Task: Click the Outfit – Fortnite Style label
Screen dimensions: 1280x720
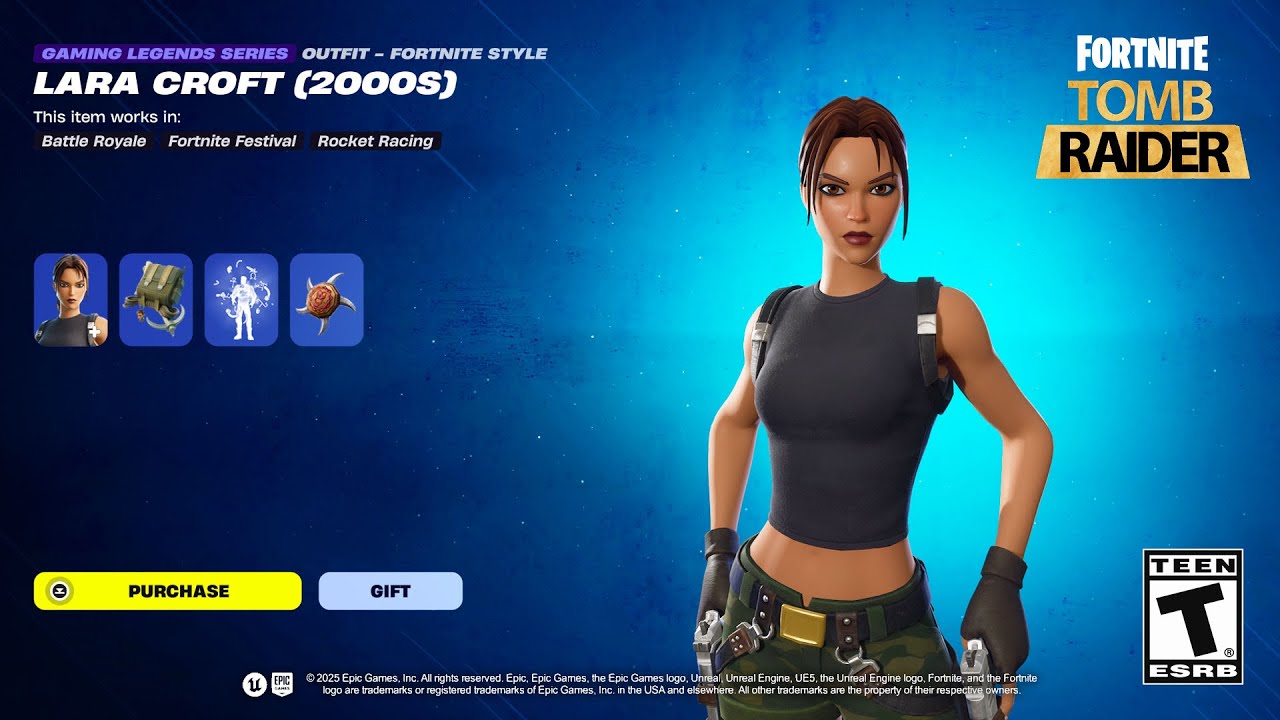Action: click(x=424, y=53)
